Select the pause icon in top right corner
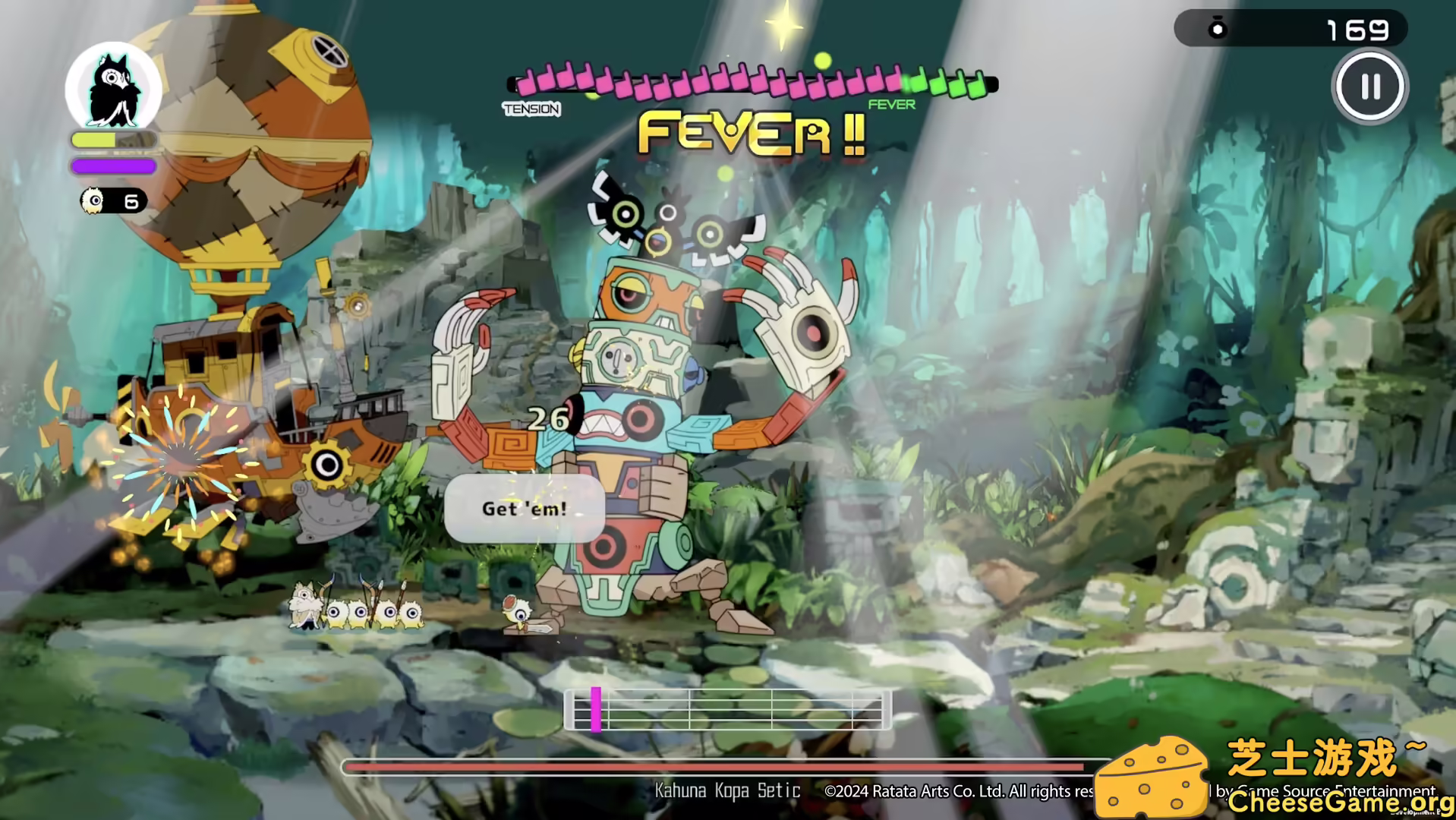Screen dimensions: 1456x820 click(1369, 86)
